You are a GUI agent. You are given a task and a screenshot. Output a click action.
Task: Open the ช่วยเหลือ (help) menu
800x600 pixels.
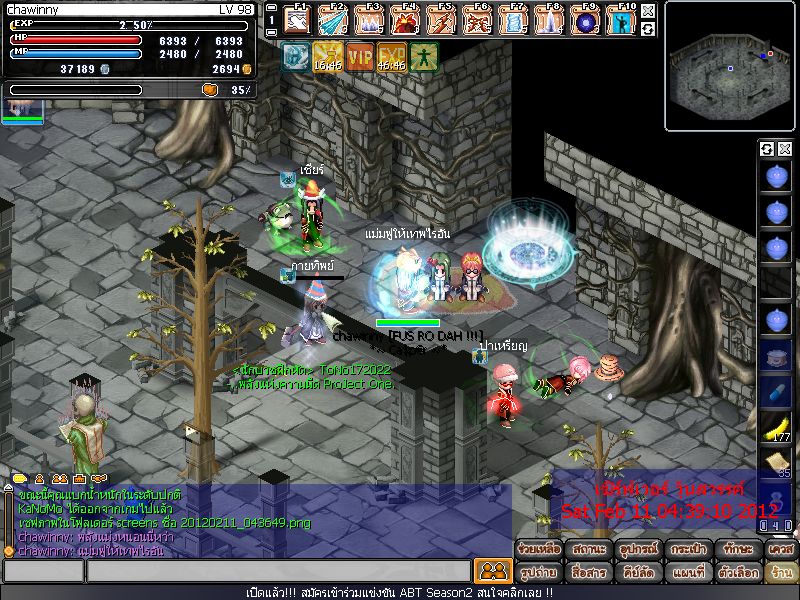coord(535,549)
